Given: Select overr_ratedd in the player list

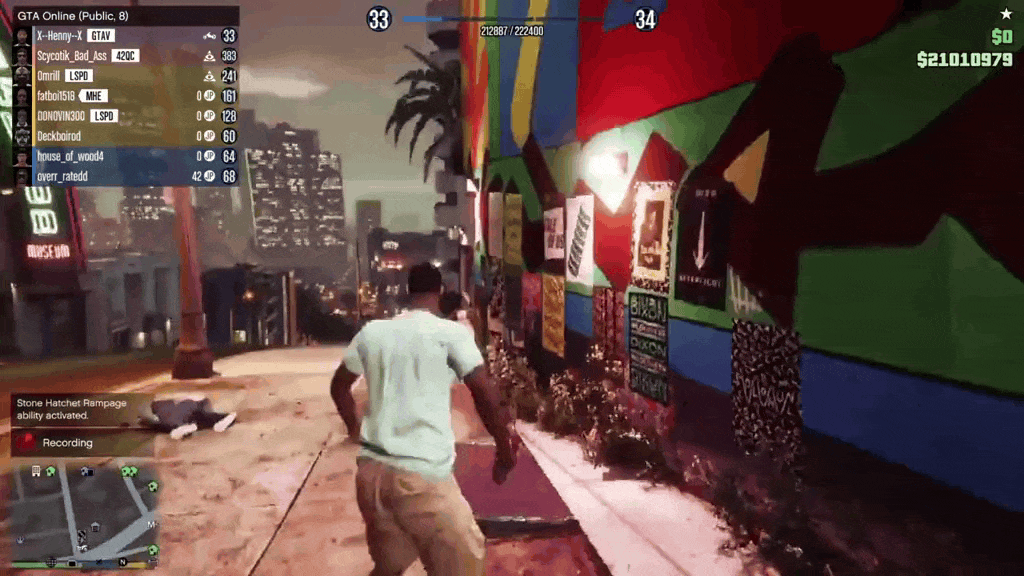Looking at the screenshot, I should pyautogui.click(x=61, y=176).
